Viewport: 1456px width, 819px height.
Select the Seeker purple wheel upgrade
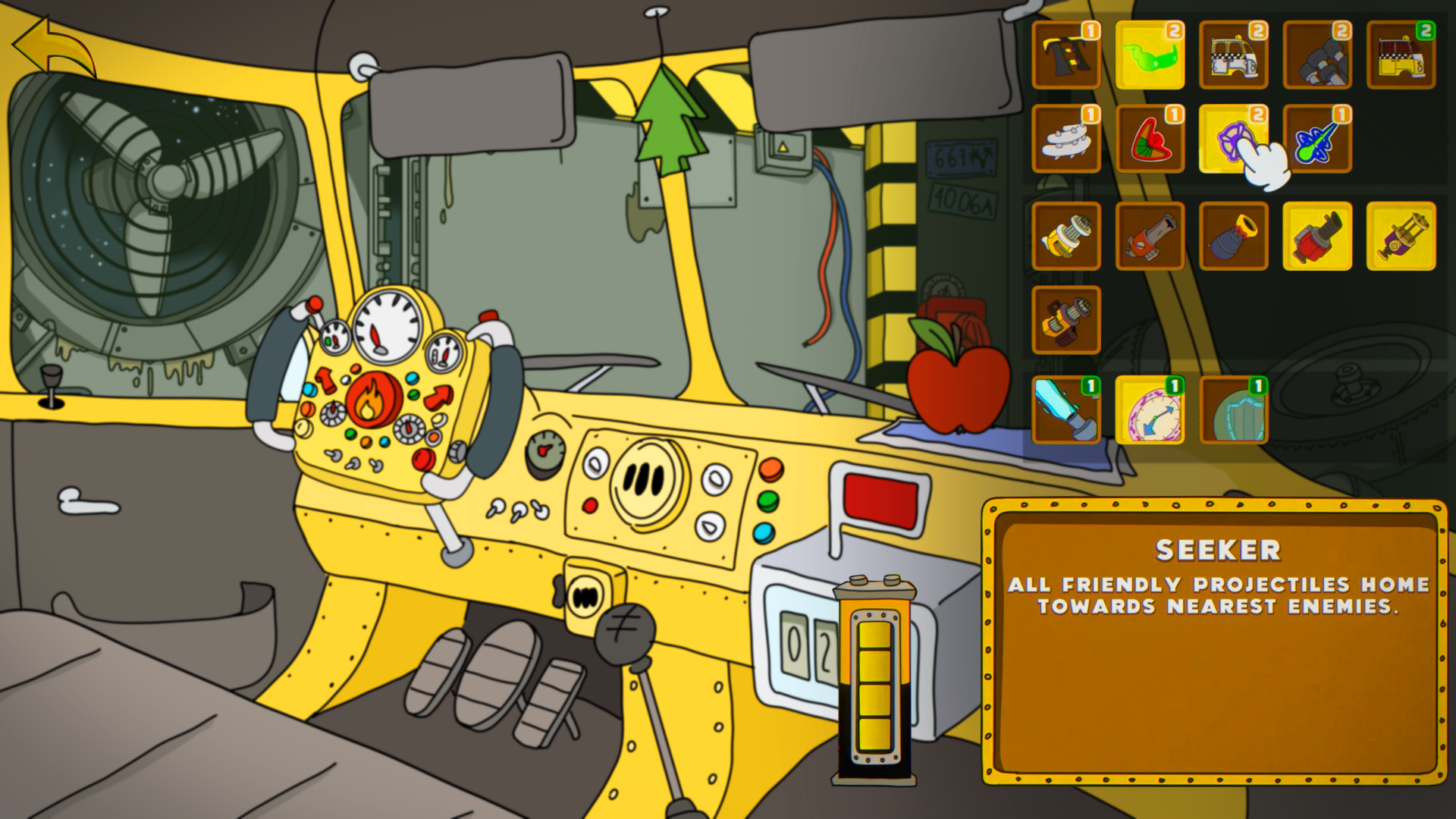(1234, 142)
